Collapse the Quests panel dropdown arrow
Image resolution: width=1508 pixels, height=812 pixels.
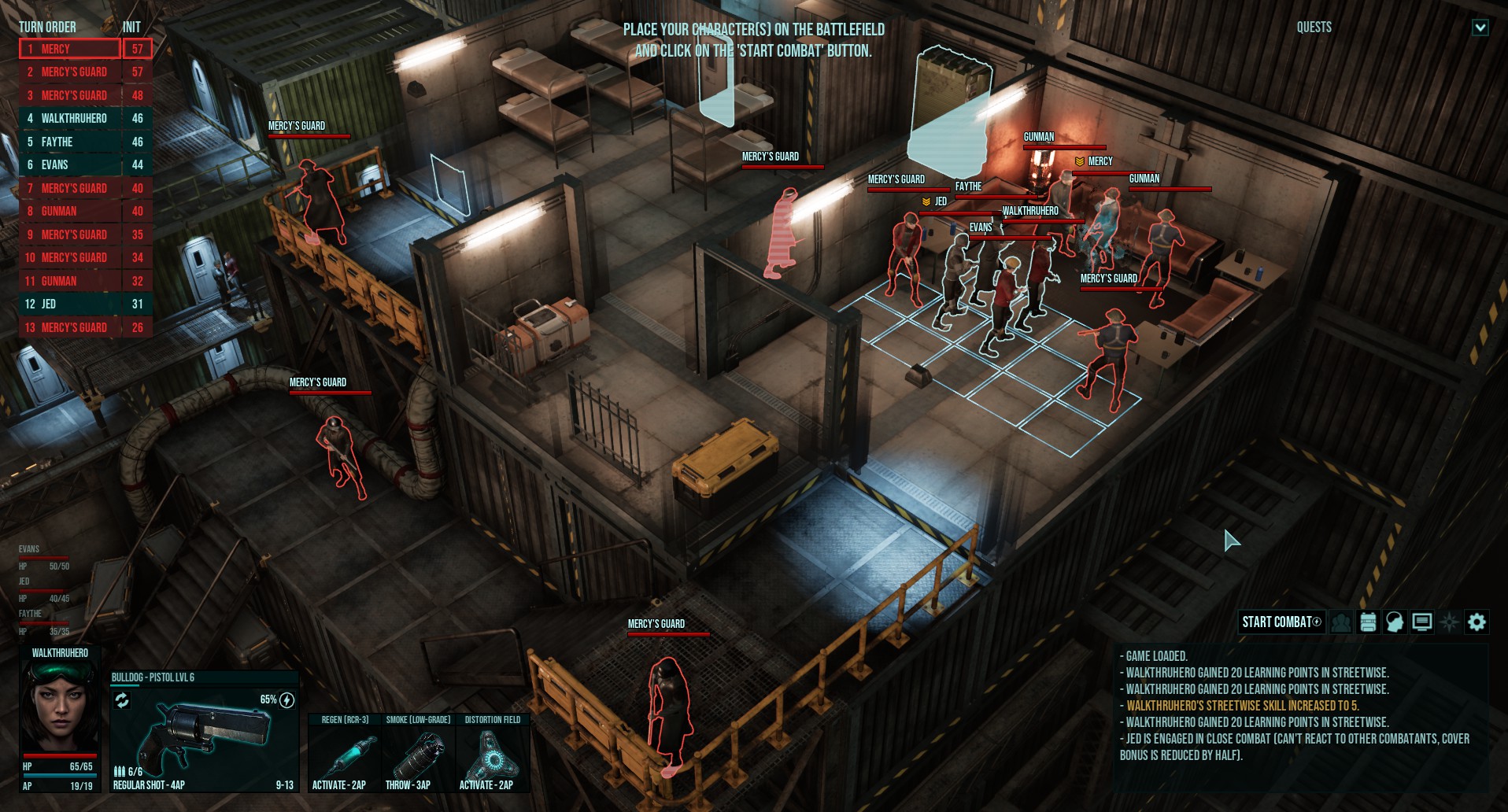(1480, 28)
